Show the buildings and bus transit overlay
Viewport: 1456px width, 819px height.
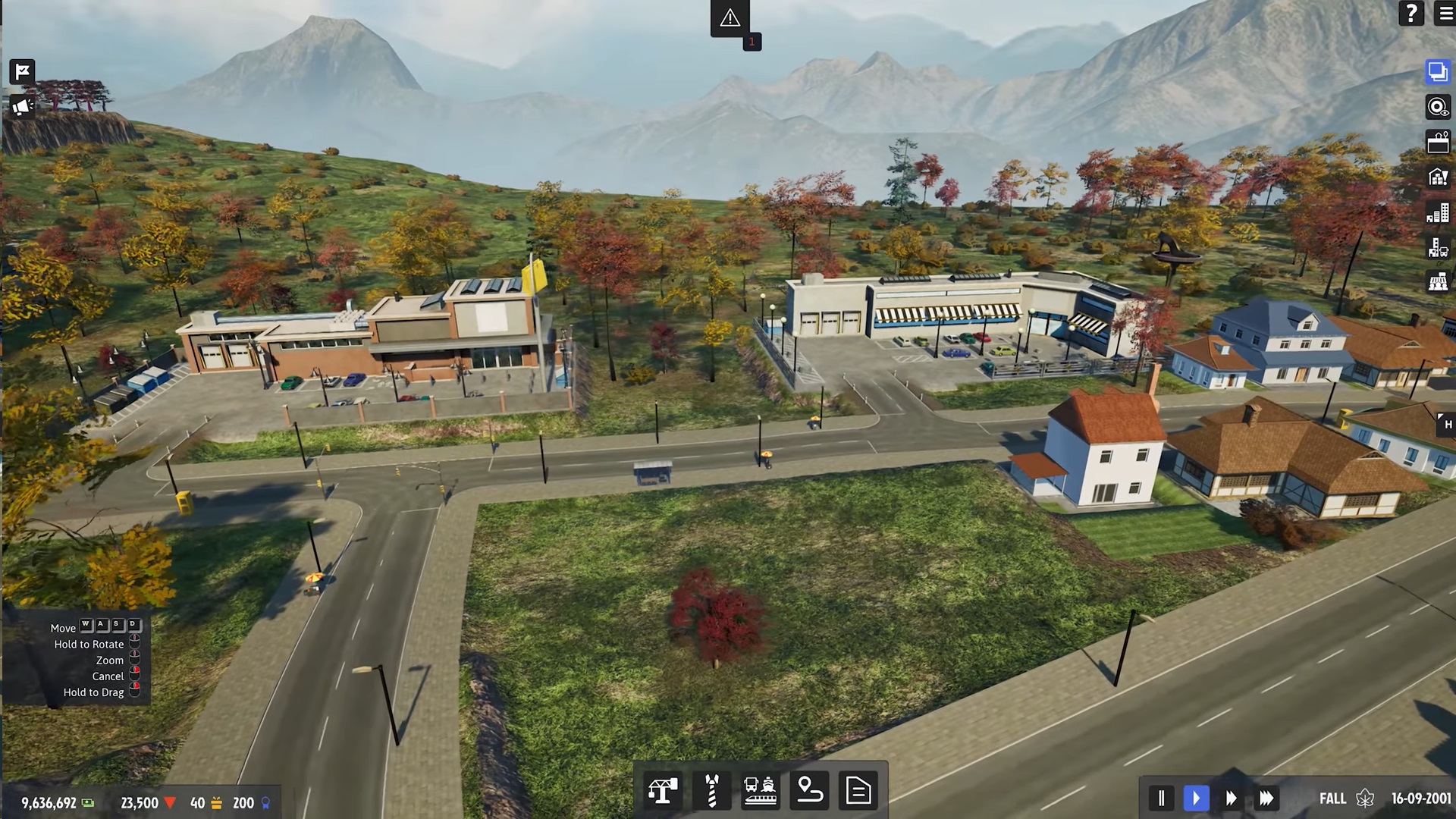1437,248
